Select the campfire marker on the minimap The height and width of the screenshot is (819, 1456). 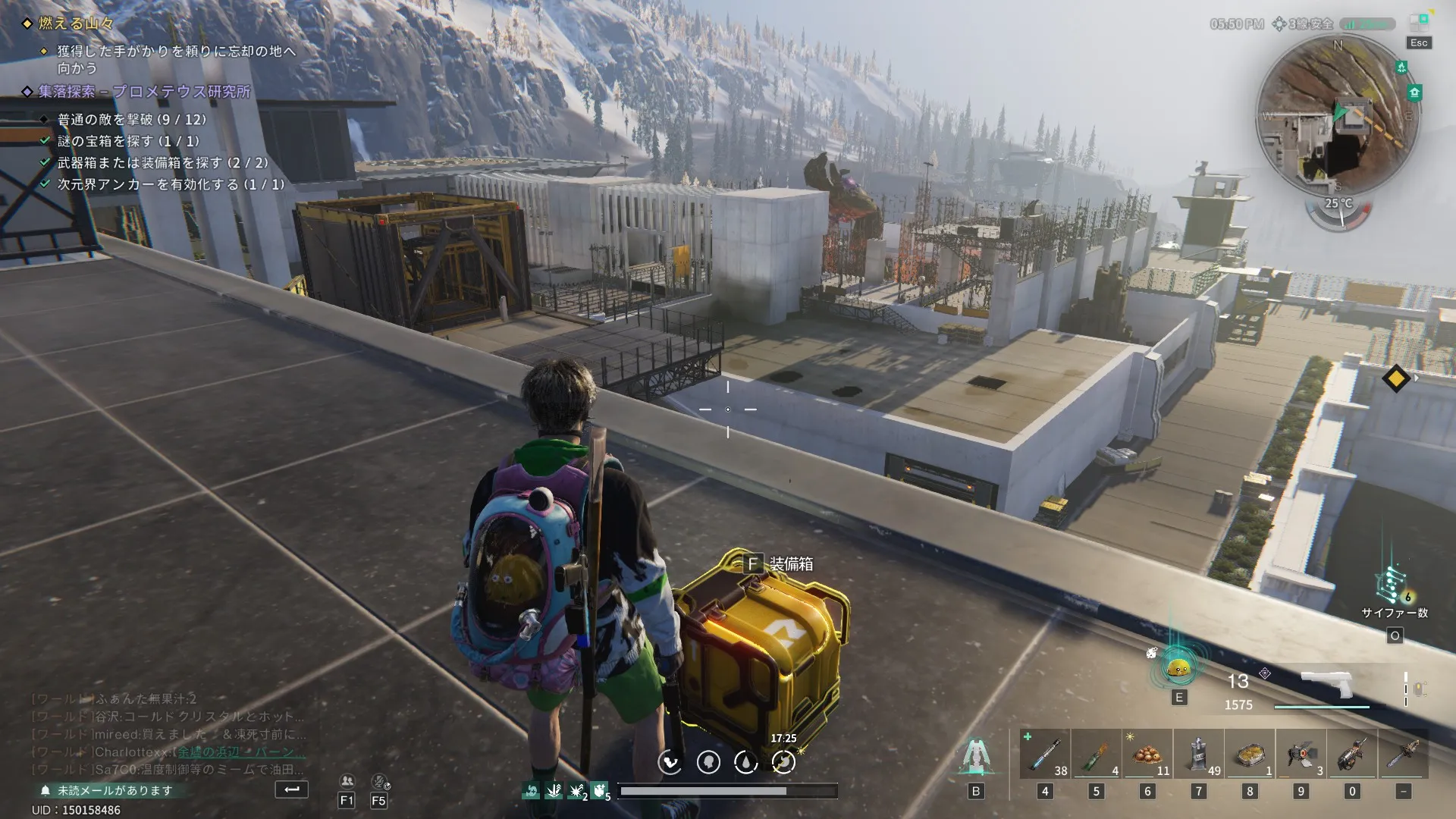pyautogui.click(x=1401, y=67)
